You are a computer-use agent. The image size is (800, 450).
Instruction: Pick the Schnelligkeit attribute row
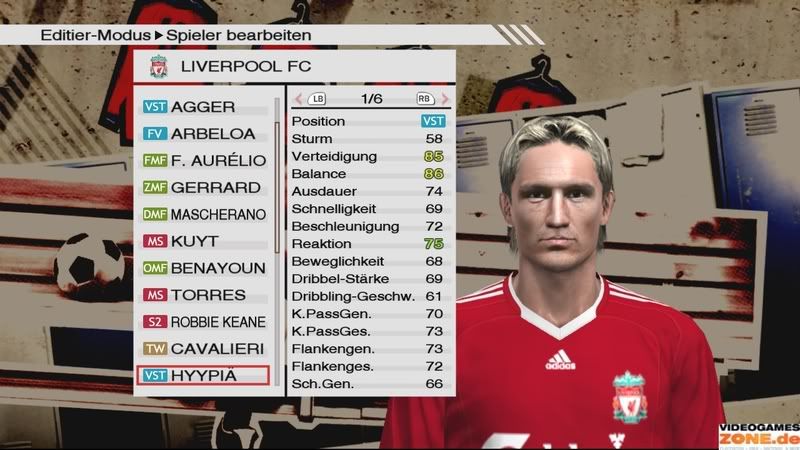pos(367,208)
